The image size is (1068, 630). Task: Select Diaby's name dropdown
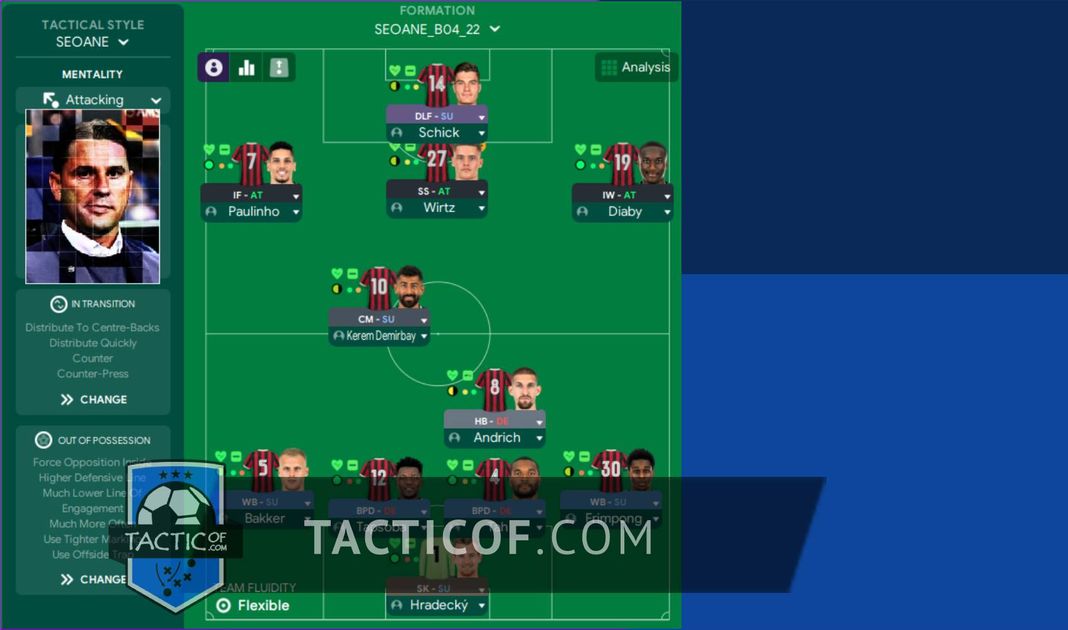point(623,212)
